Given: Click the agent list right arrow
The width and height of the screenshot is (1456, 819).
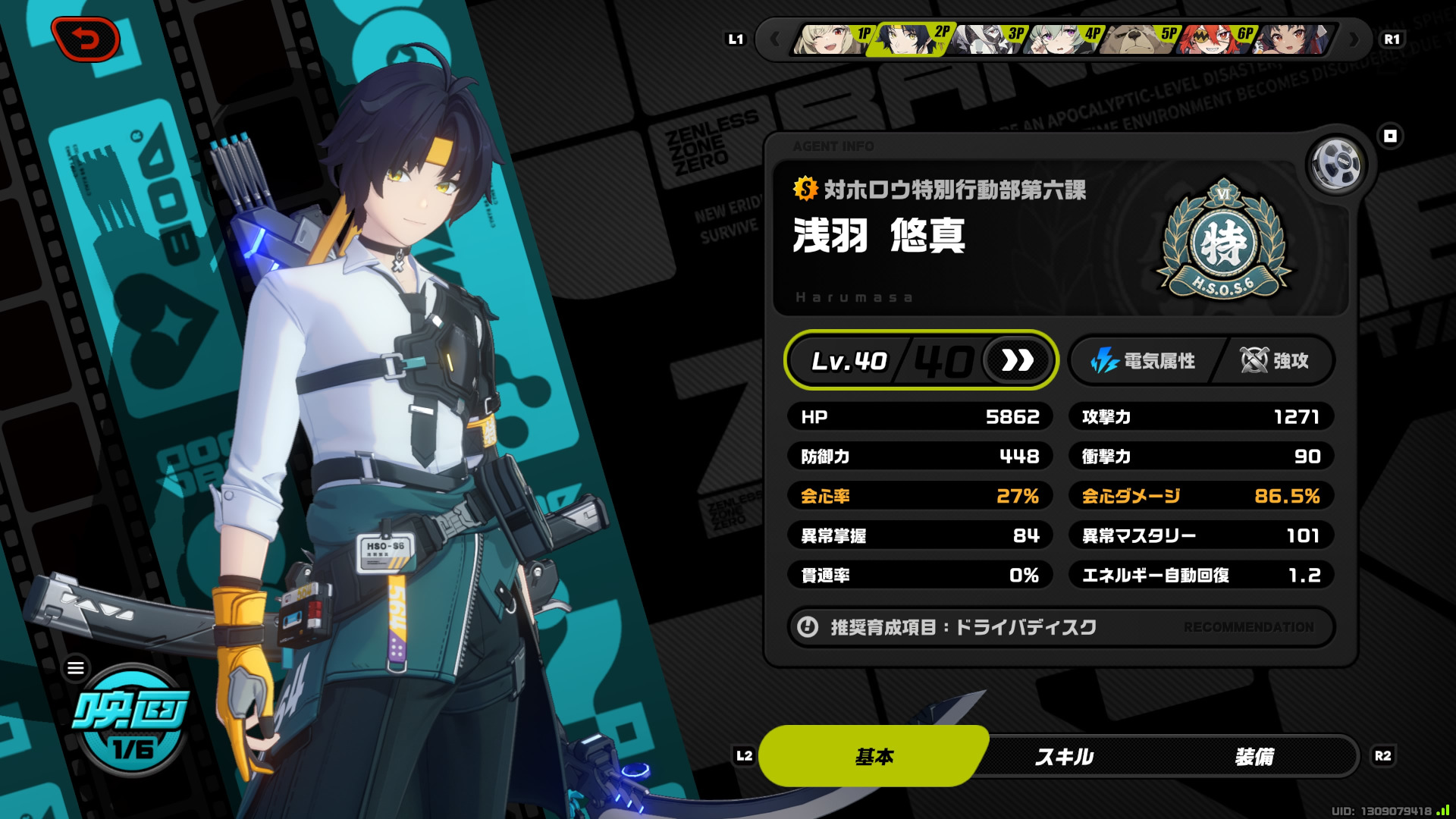Looking at the screenshot, I should click(x=1354, y=39).
